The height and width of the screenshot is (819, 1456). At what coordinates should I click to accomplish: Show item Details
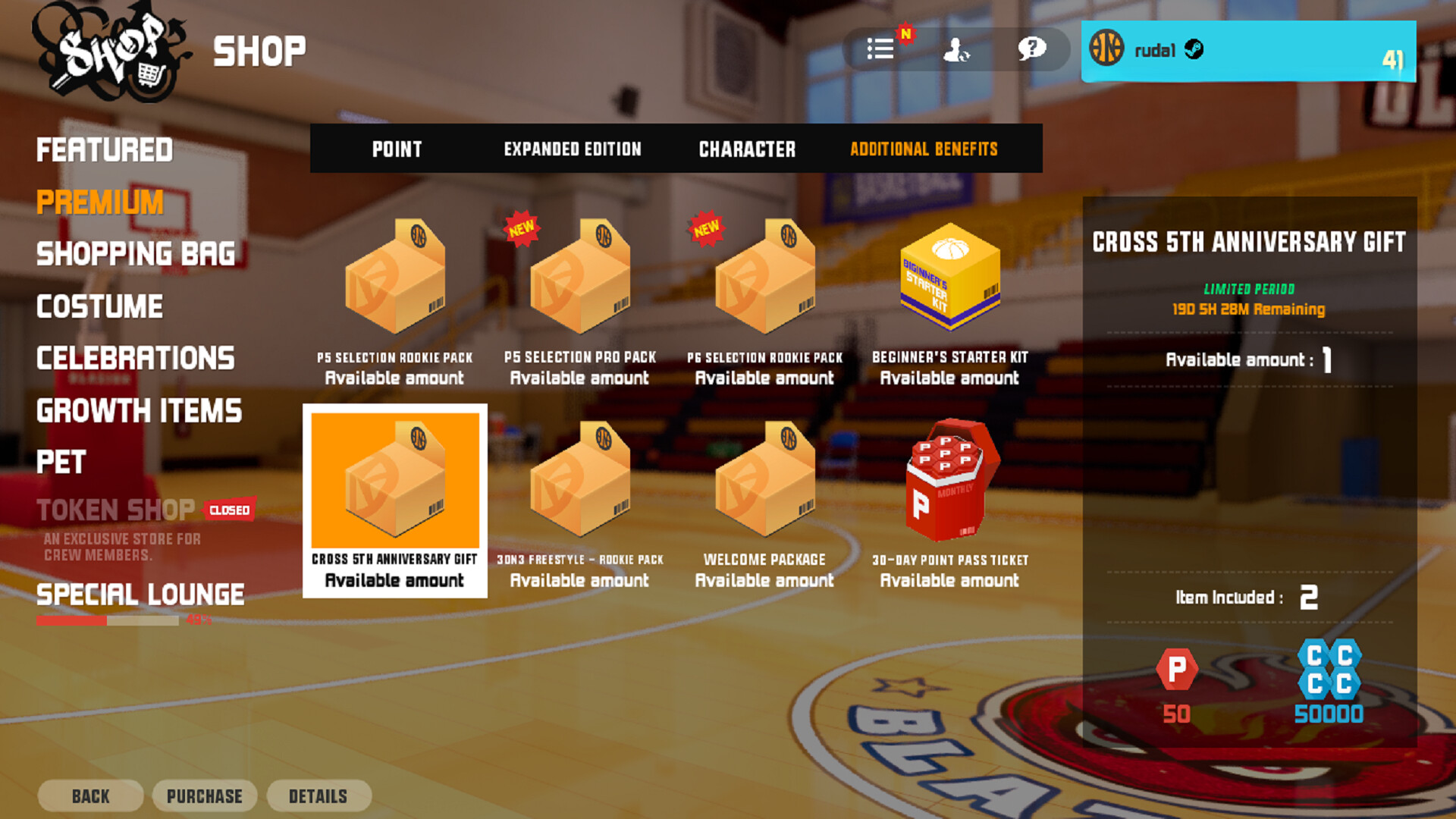(x=318, y=796)
